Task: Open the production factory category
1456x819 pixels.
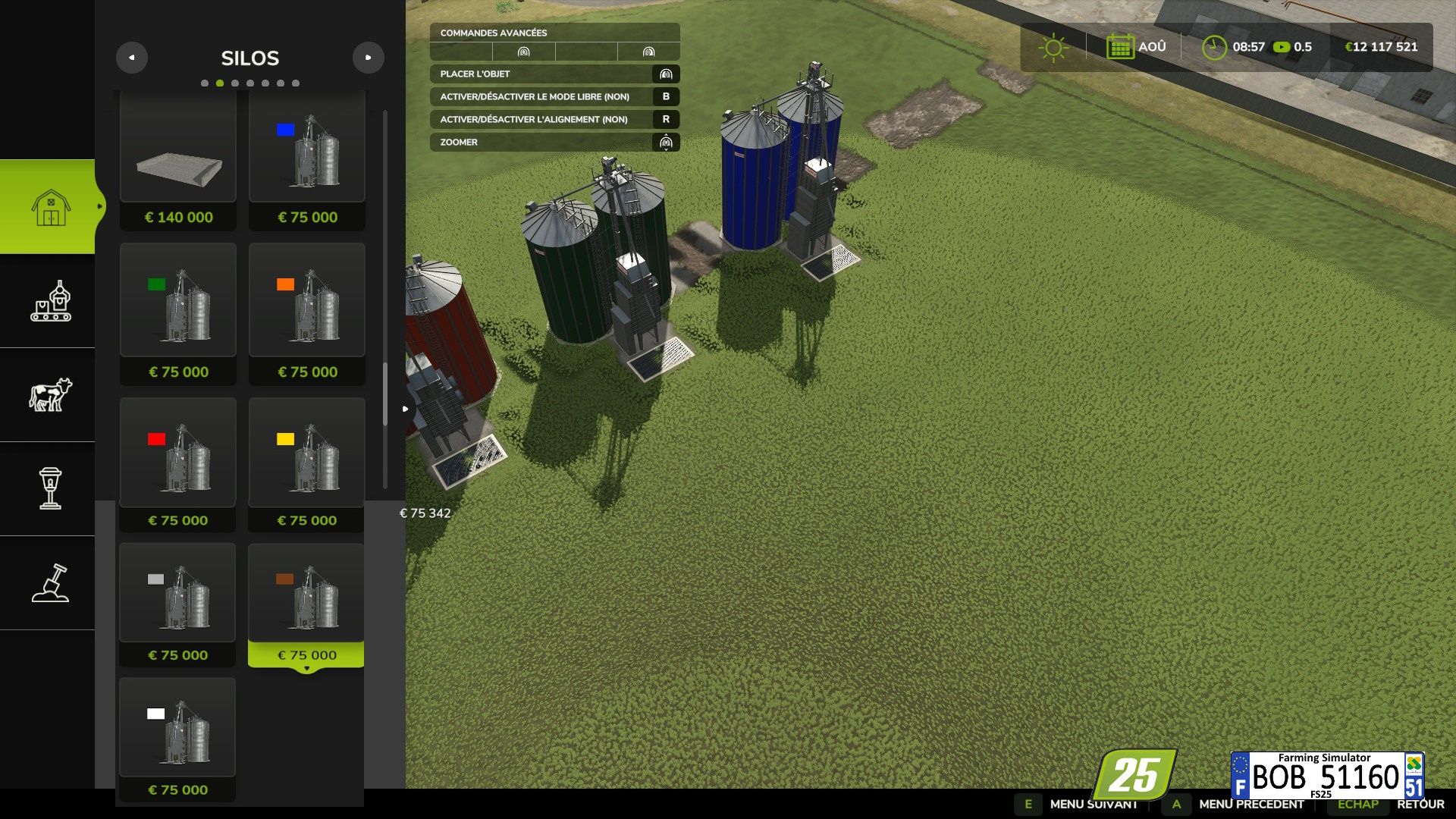Action: tap(50, 301)
